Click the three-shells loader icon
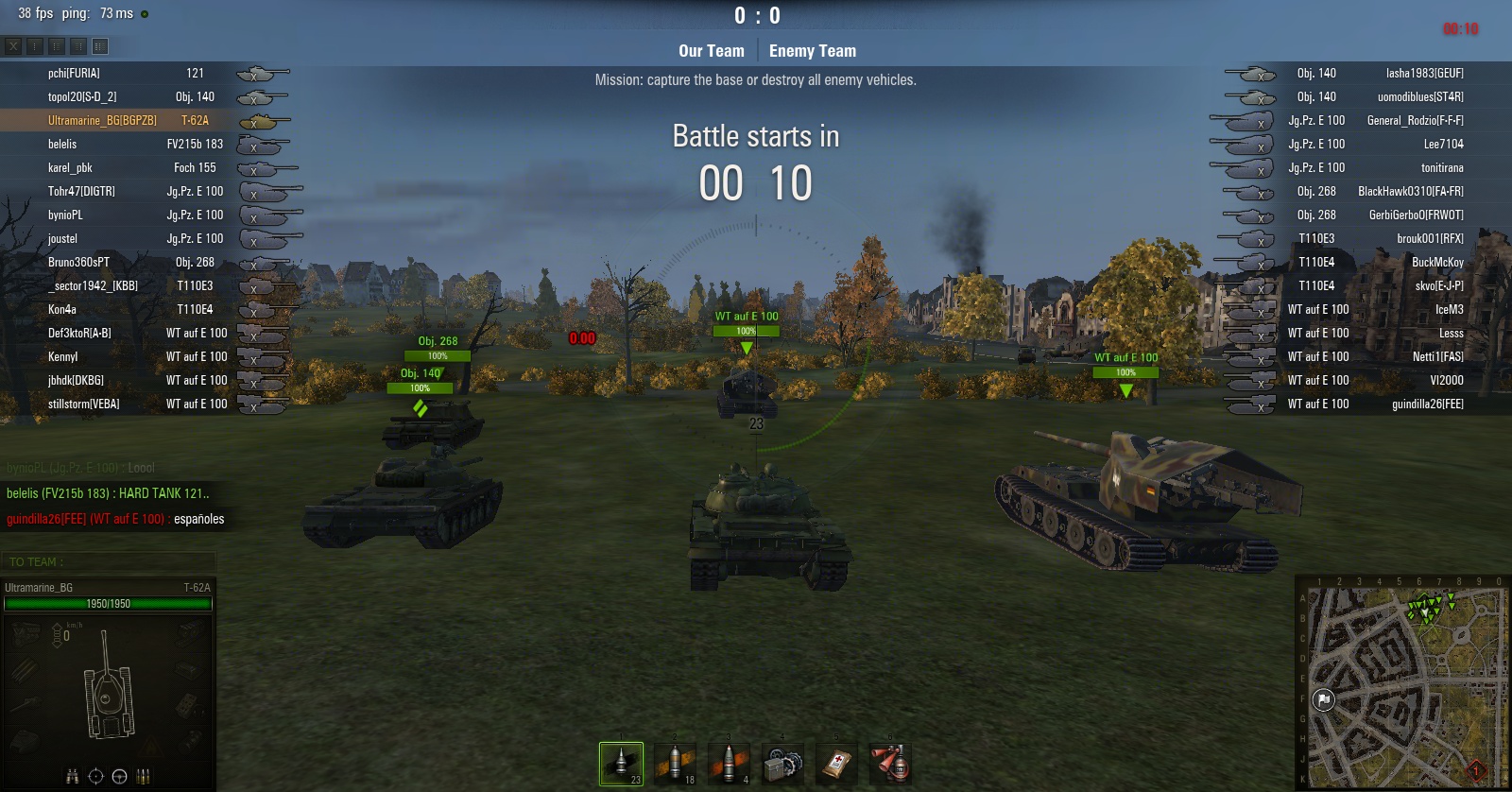 coord(144,776)
